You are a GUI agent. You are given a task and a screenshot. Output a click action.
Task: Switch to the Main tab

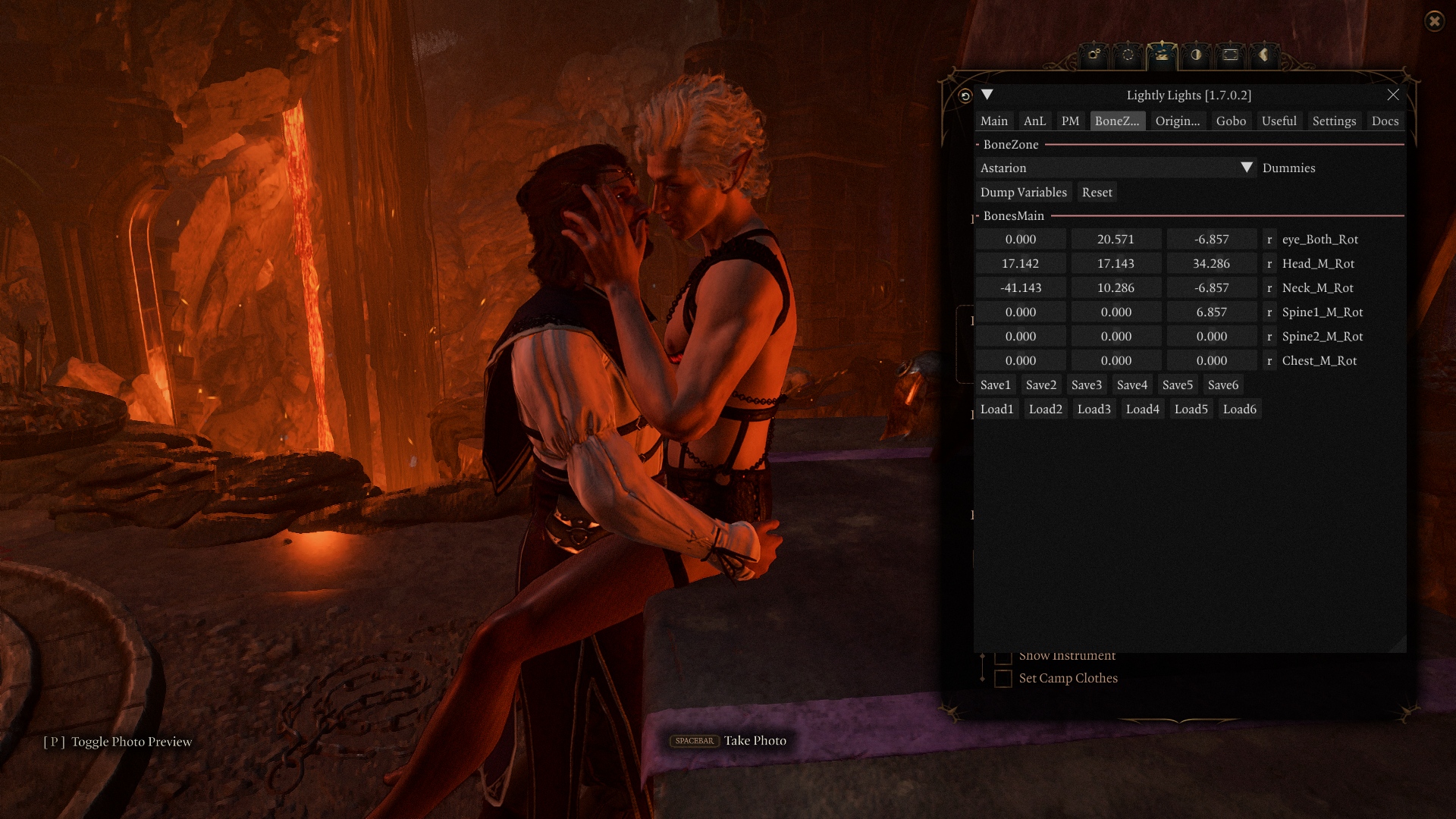tap(993, 121)
